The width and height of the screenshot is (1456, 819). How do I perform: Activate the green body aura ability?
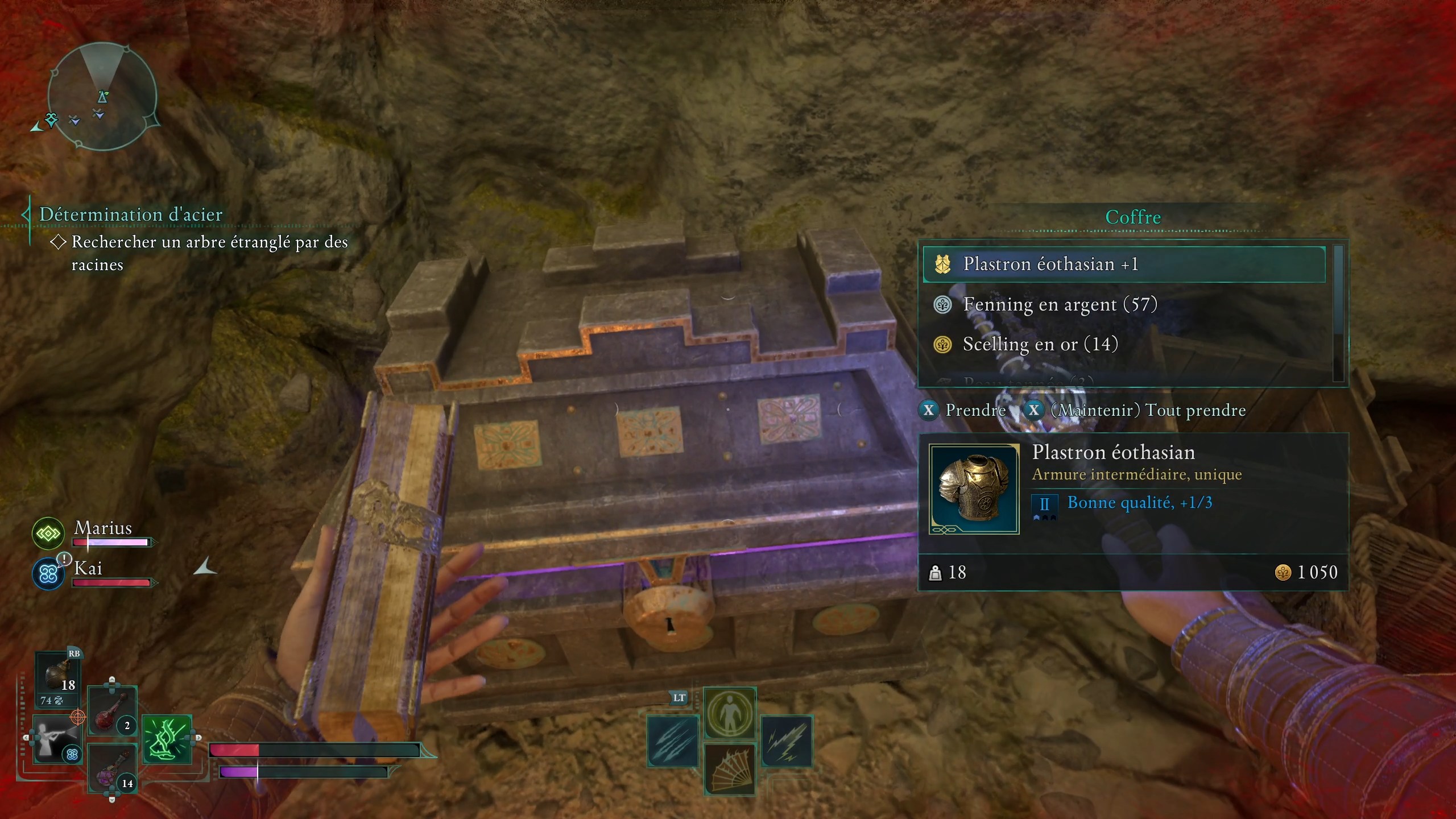[x=730, y=713]
